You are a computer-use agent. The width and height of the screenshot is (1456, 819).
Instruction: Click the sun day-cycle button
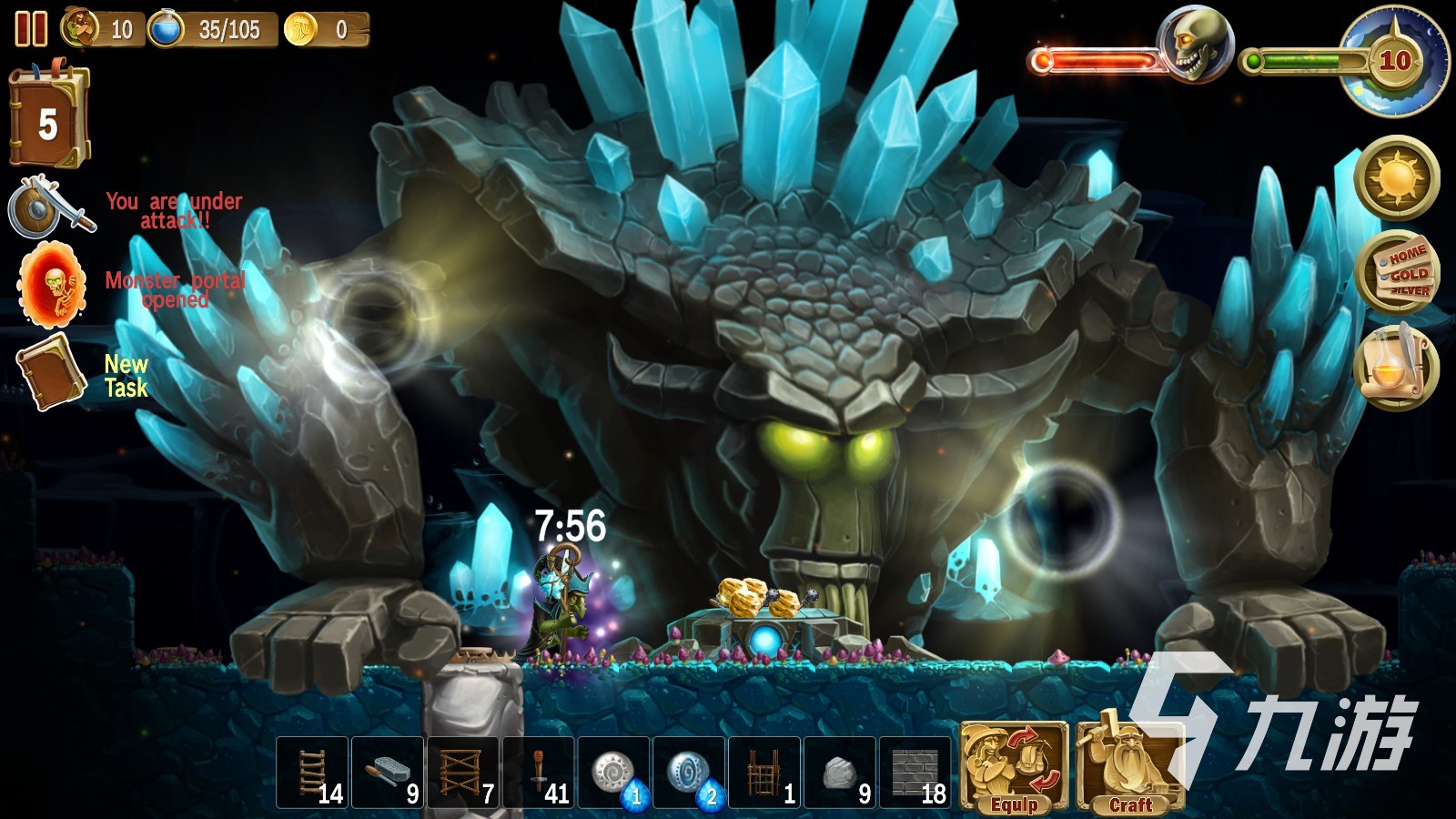pos(1397,178)
